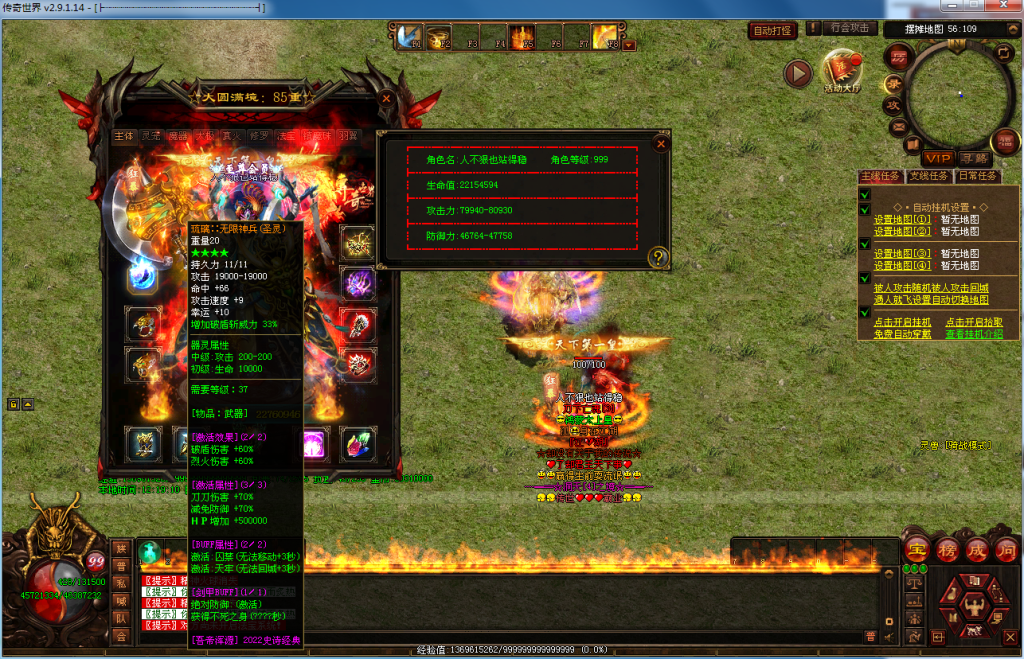Screen dimensions: 1024x659
Task: Switch to the 支线任务 side quest tab
Action: coord(929,176)
